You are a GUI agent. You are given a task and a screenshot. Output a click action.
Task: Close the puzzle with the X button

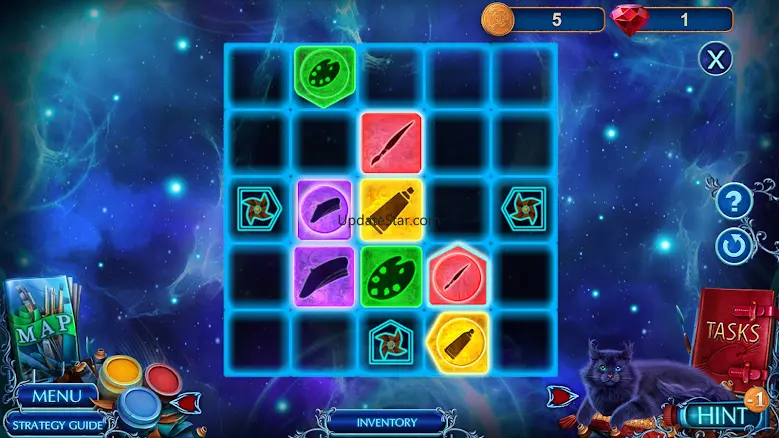pyautogui.click(x=714, y=59)
